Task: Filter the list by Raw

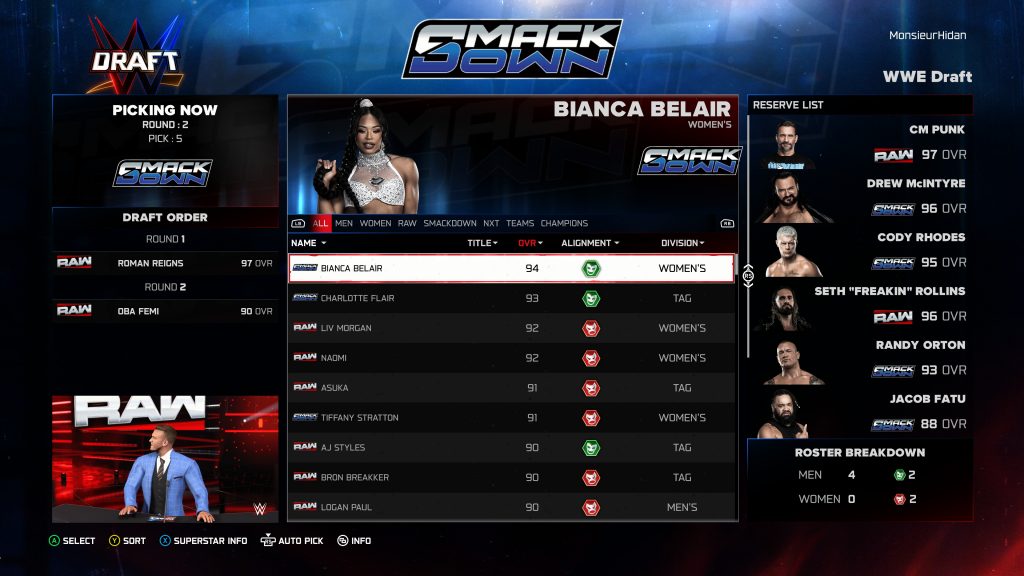Action: [x=407, y=224]
